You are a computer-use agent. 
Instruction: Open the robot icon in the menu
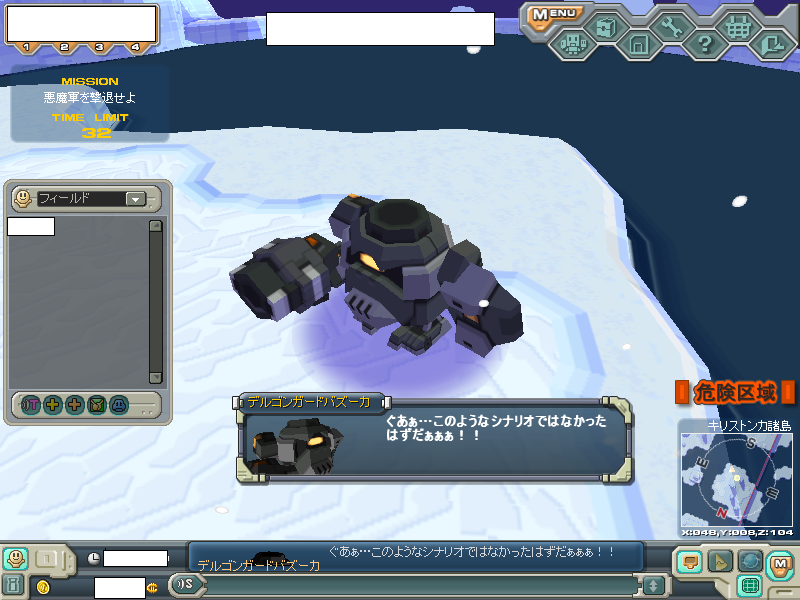pos(572,44)
